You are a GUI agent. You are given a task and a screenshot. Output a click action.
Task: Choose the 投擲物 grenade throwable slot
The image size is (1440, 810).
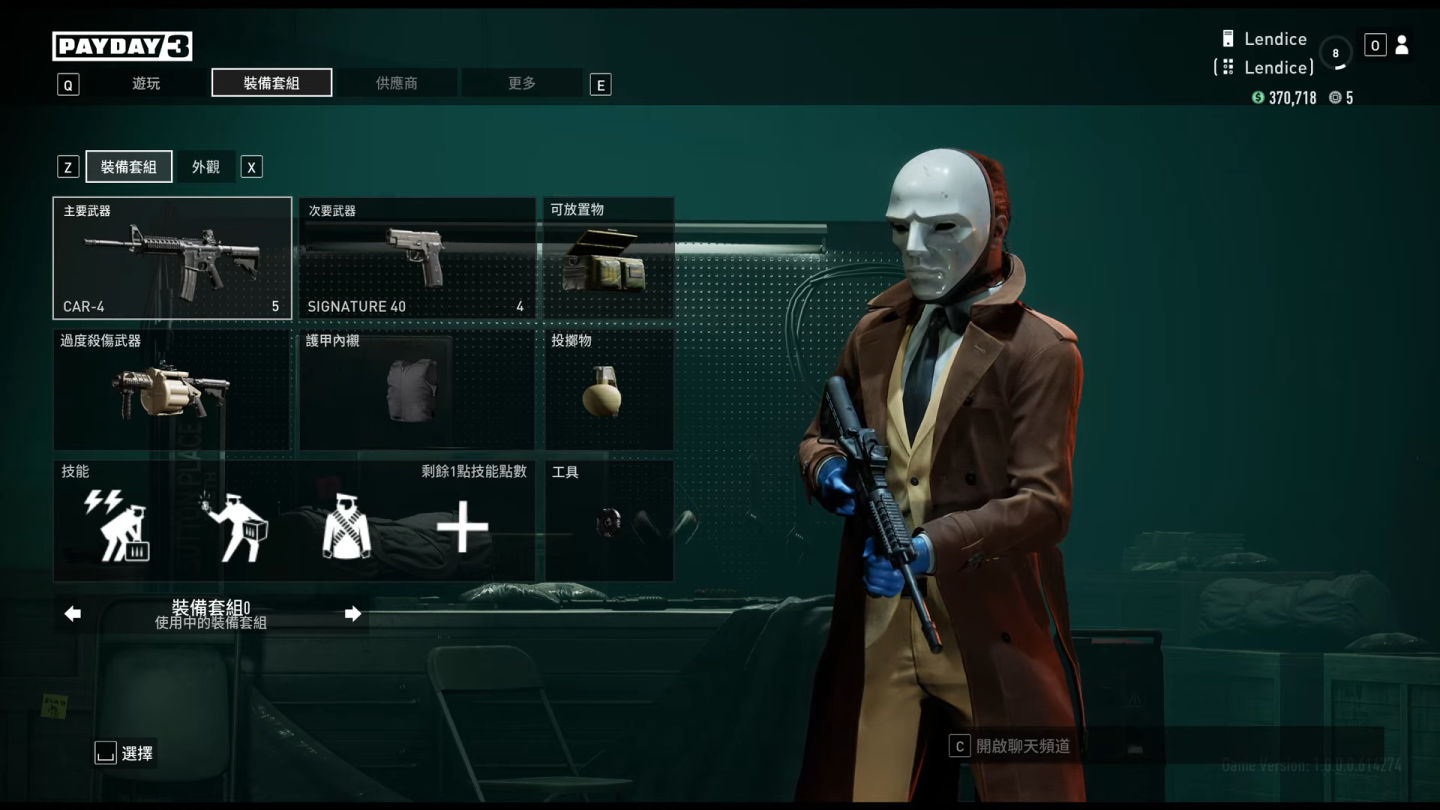click(608, 390)
